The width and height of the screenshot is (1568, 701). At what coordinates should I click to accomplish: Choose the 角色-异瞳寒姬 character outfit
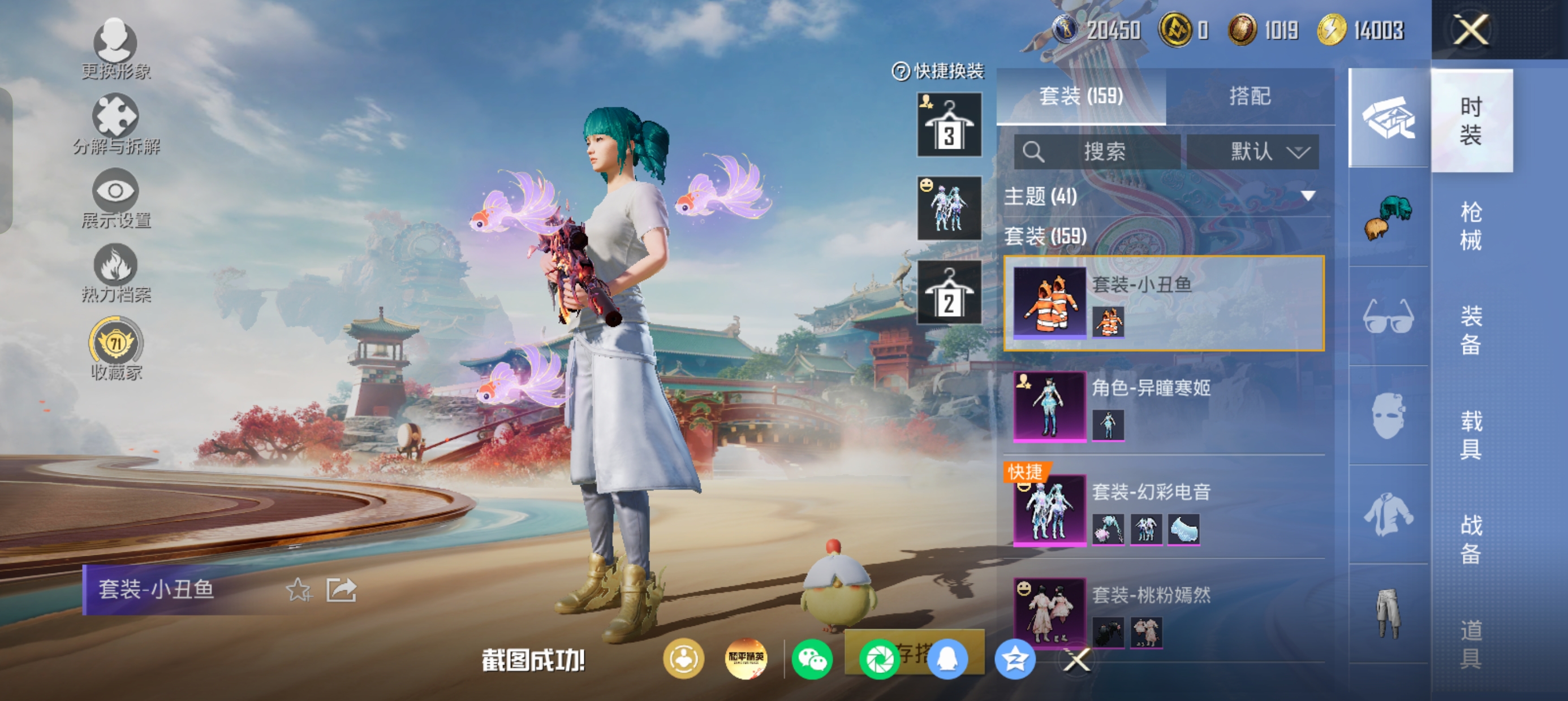pyautogui.click(x=1164, y=405)
